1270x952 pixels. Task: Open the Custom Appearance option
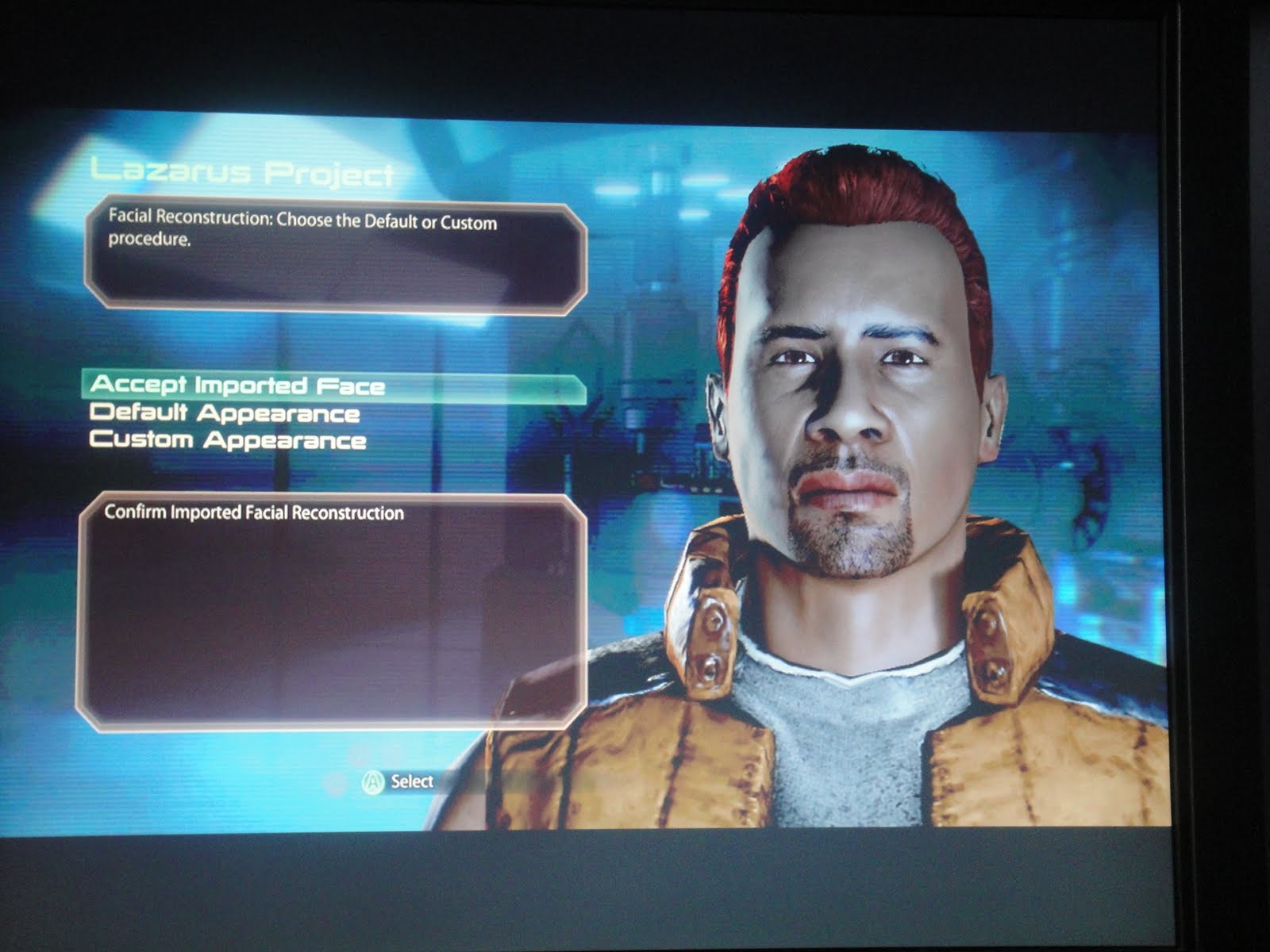coord(228,440)
